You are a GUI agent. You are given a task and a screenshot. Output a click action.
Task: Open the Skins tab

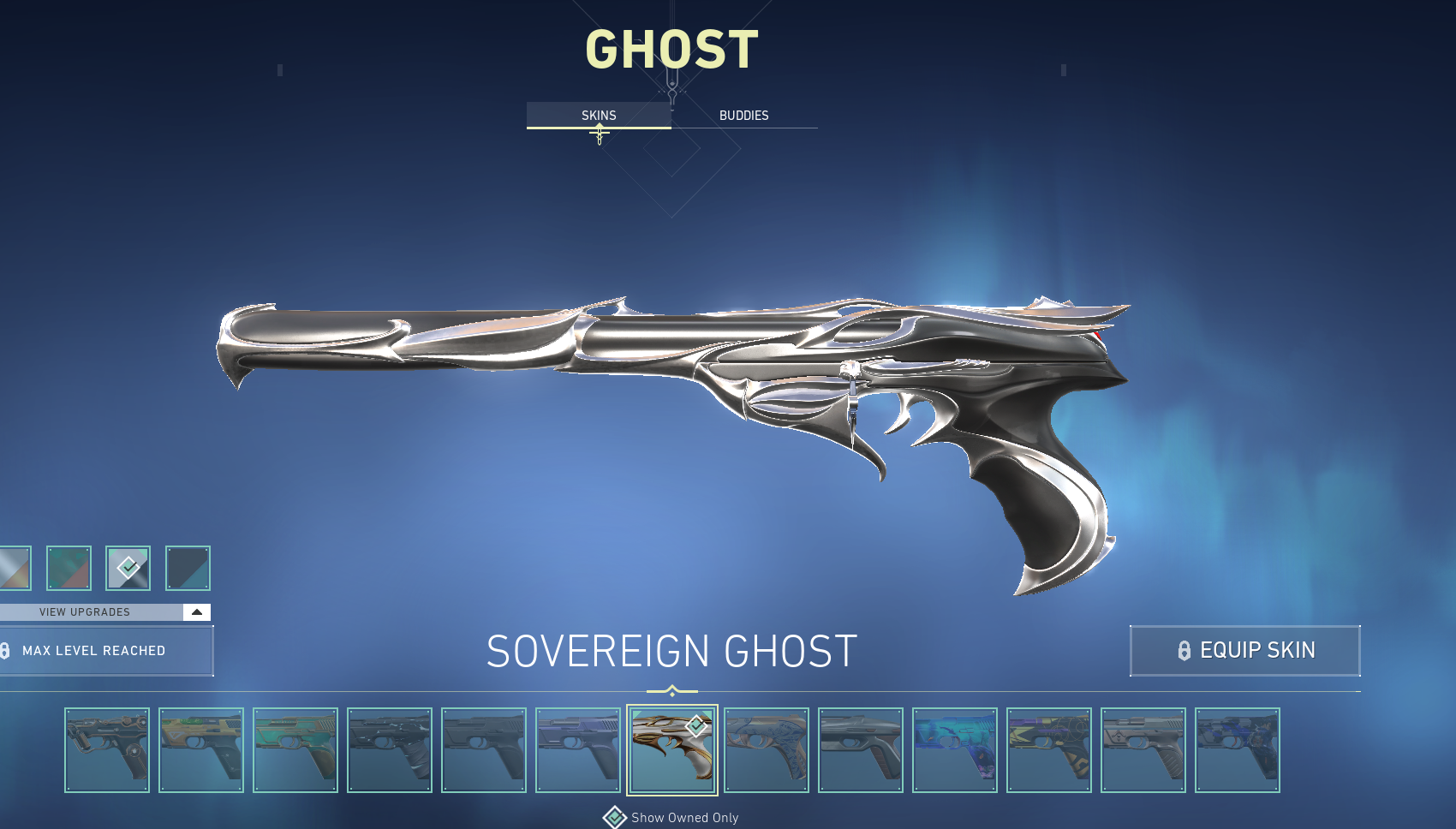point(599,116)
